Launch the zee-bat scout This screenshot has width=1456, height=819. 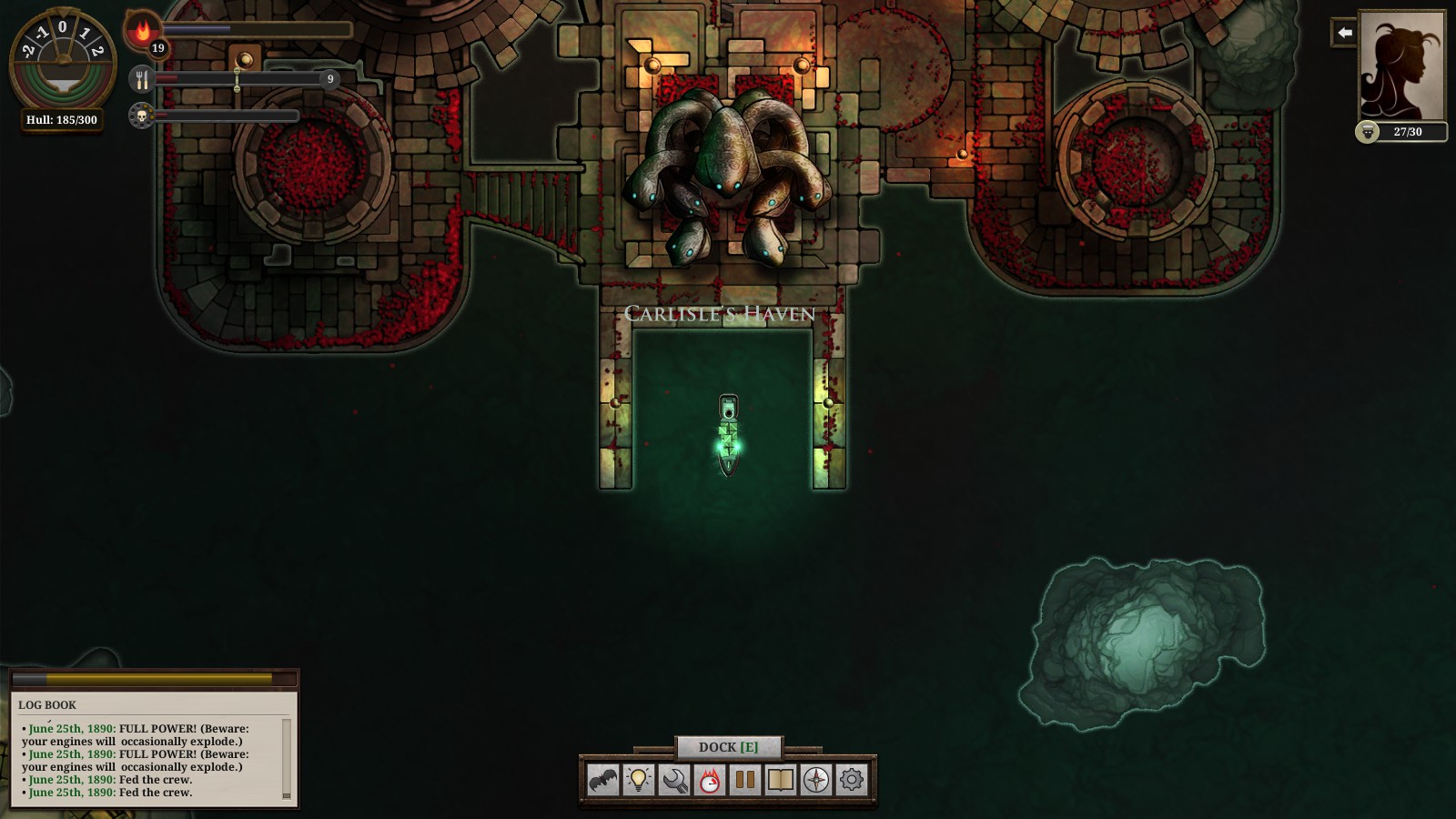[602, 780]
